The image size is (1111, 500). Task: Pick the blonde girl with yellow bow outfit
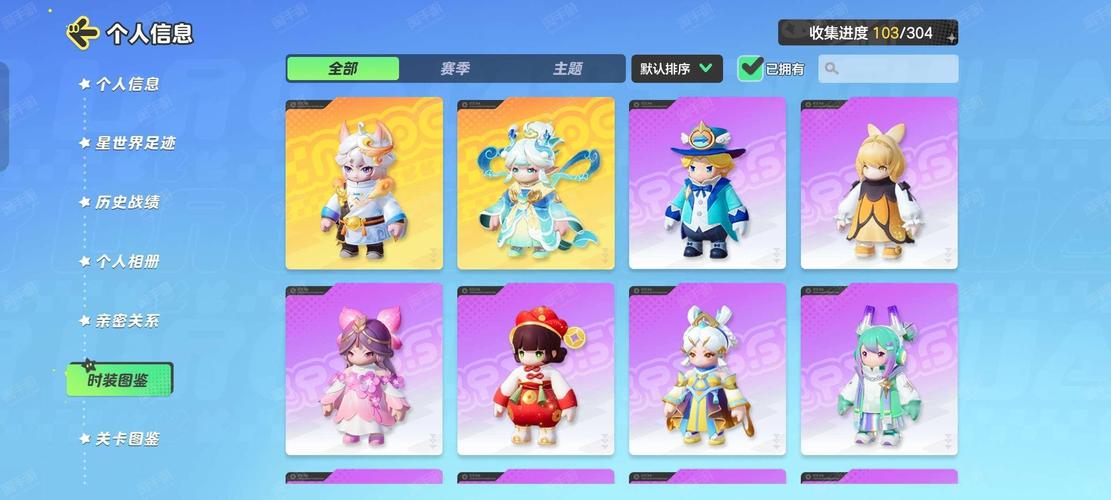879,183
